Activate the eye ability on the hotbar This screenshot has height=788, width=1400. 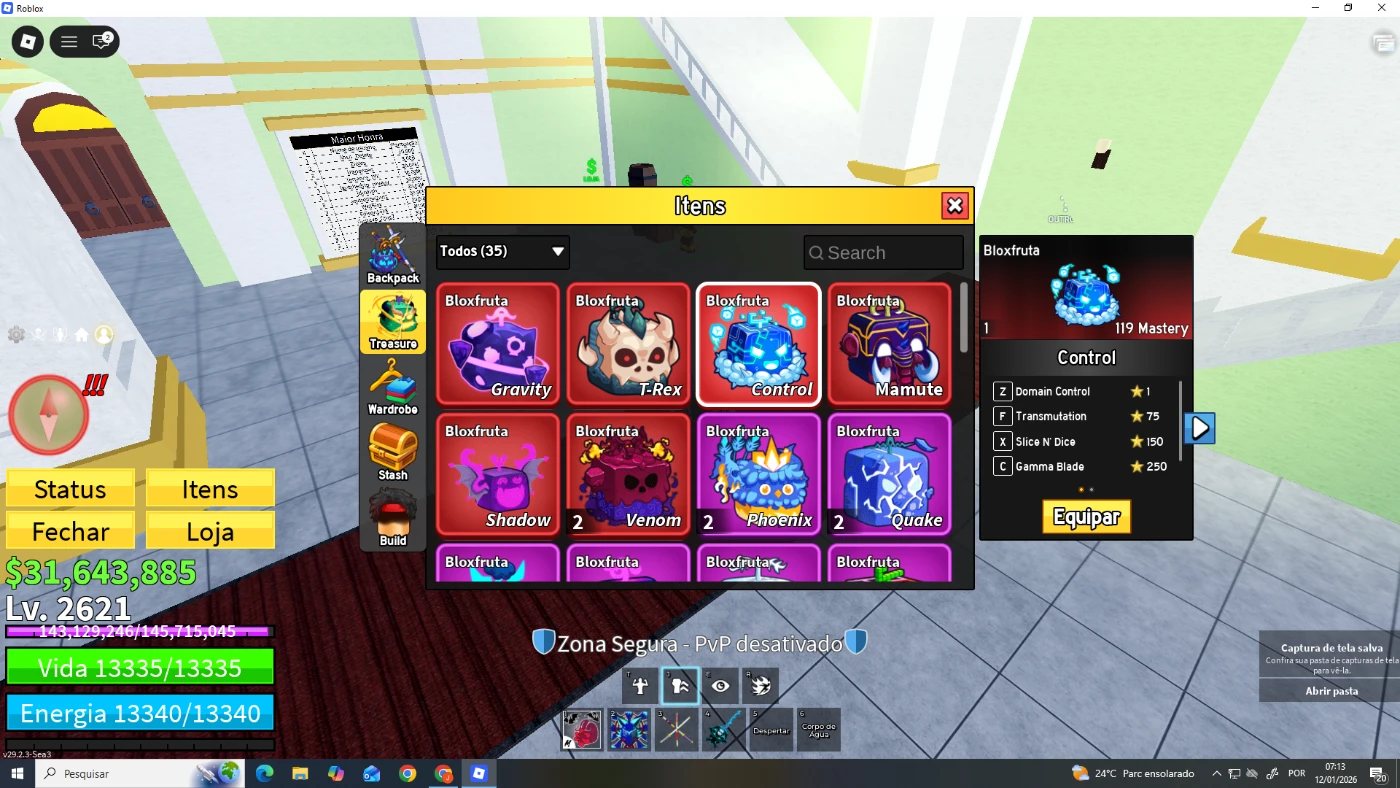pyautogui.click(x=720, y=686)
